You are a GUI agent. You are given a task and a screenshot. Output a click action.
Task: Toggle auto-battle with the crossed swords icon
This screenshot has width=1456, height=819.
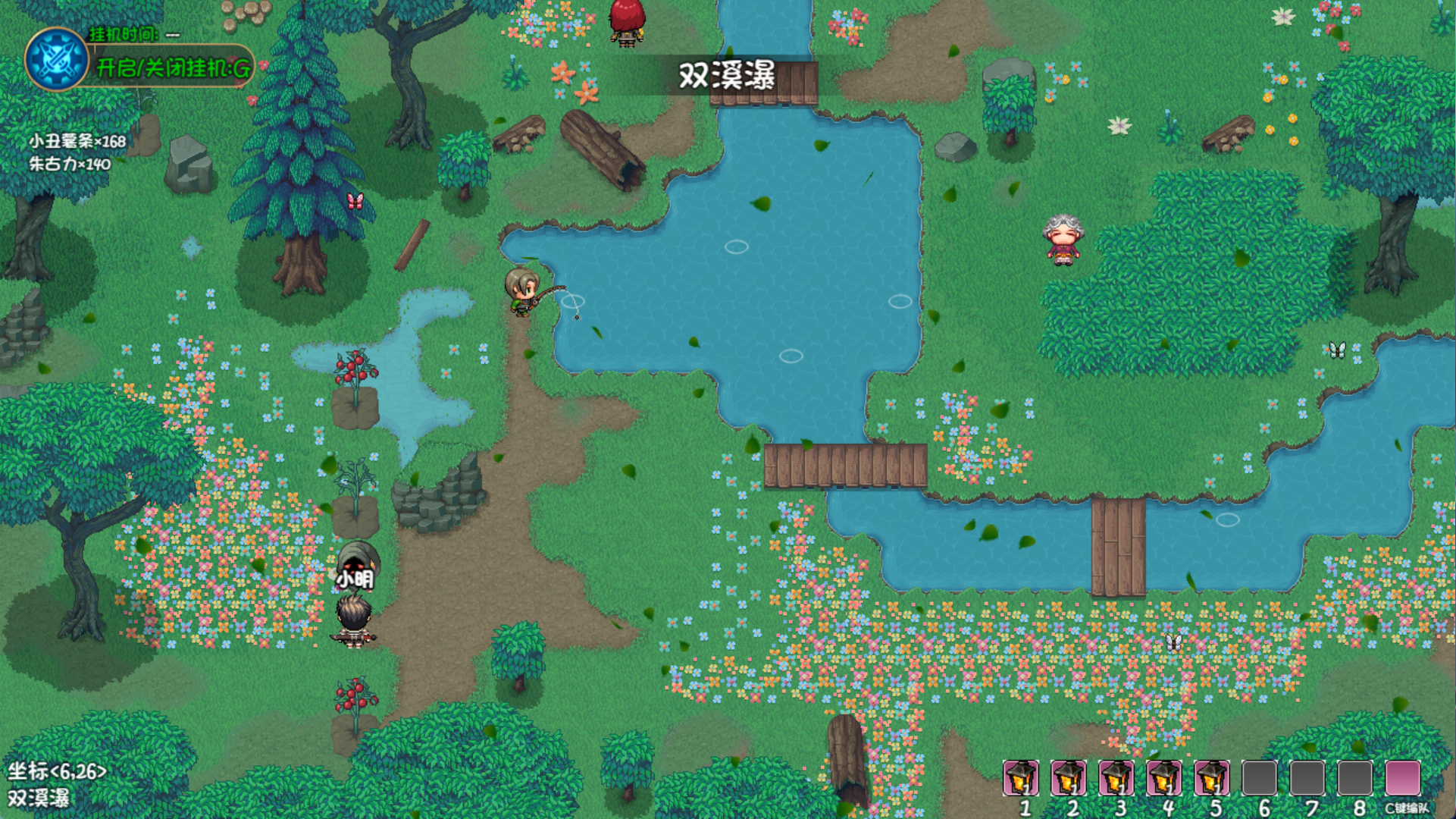coord(56,59)
